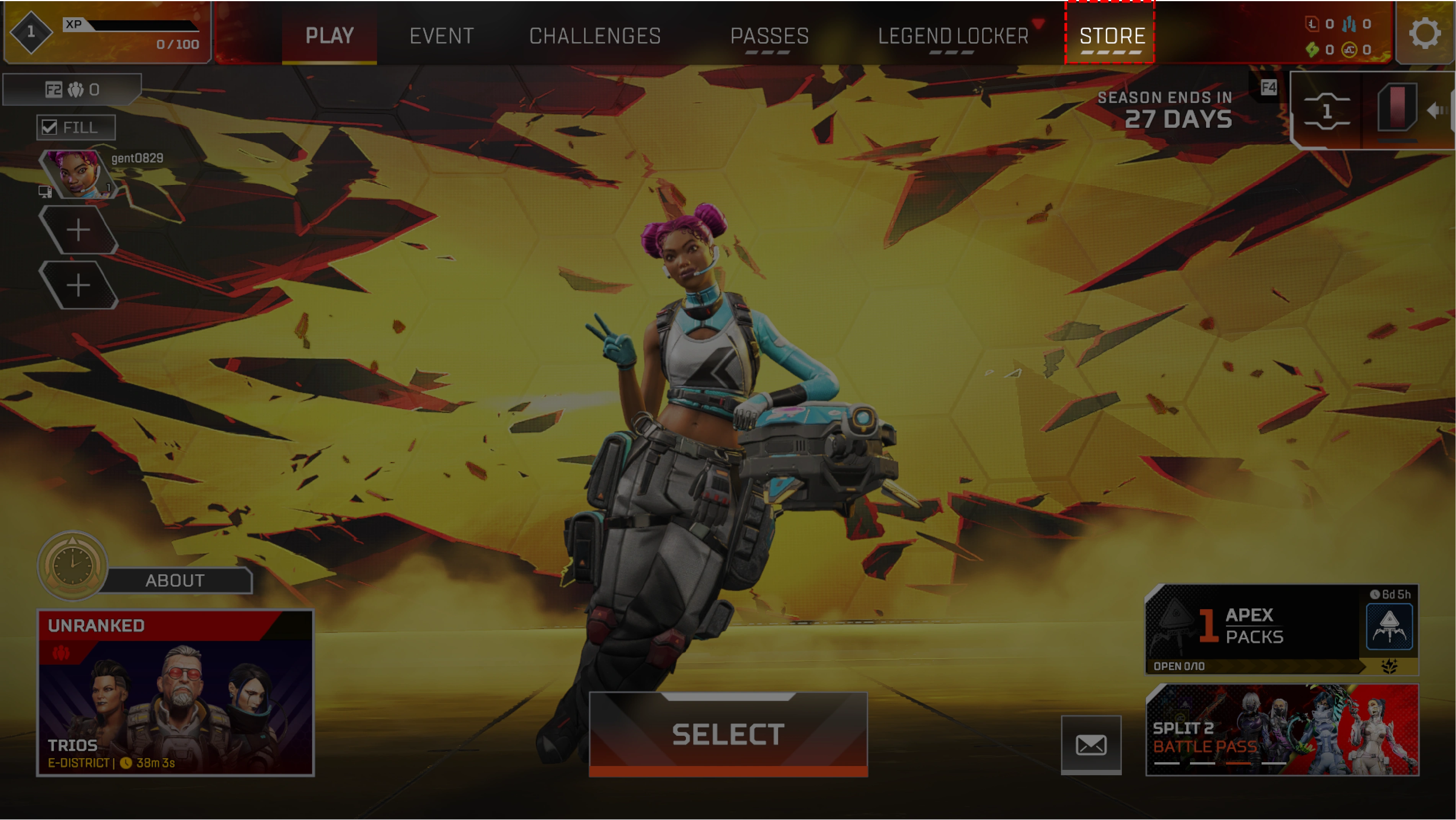Click the Select button
Screen dimensions: 1456x820
pyautogui.click(x=728, y=734)
